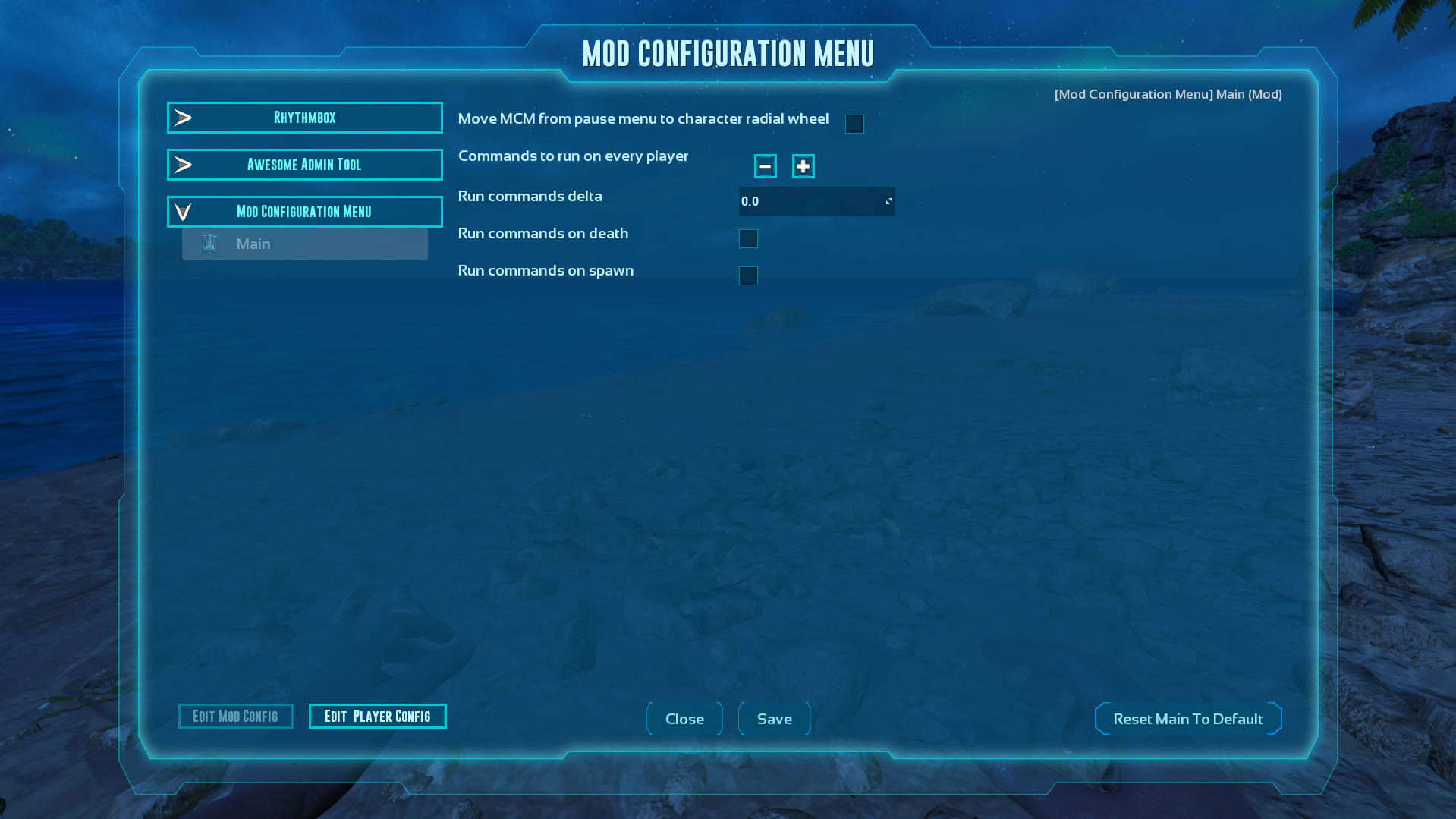
Task: Remove a command with the minus button
Action: 765,166
